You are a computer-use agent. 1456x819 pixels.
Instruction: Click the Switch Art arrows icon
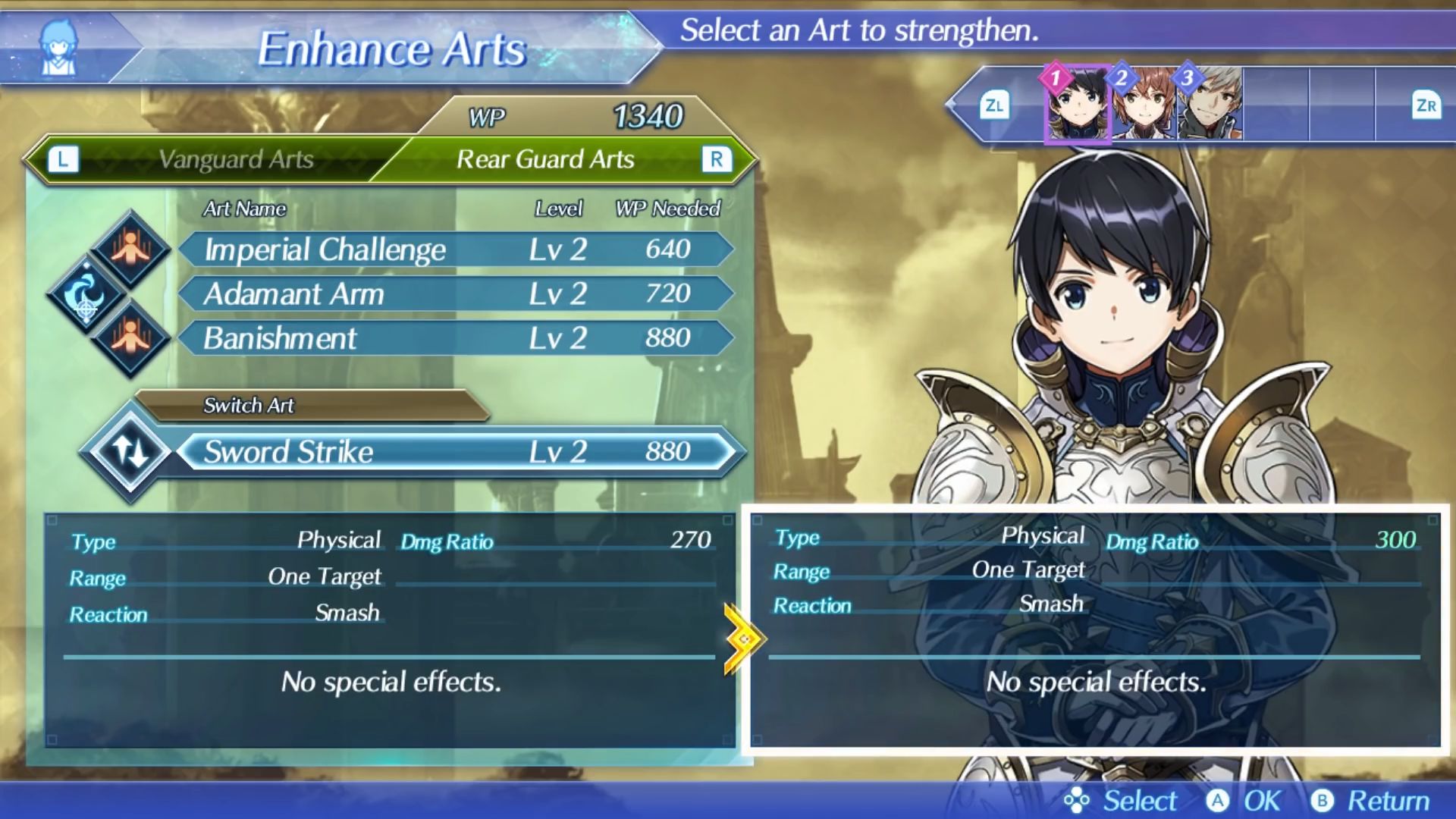pos(131,452)
